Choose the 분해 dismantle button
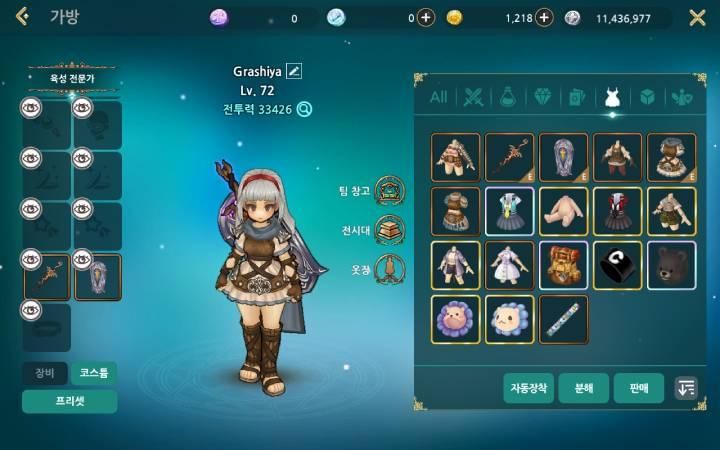The width and height of the screenshot is (720, 450). click(583, 388)
